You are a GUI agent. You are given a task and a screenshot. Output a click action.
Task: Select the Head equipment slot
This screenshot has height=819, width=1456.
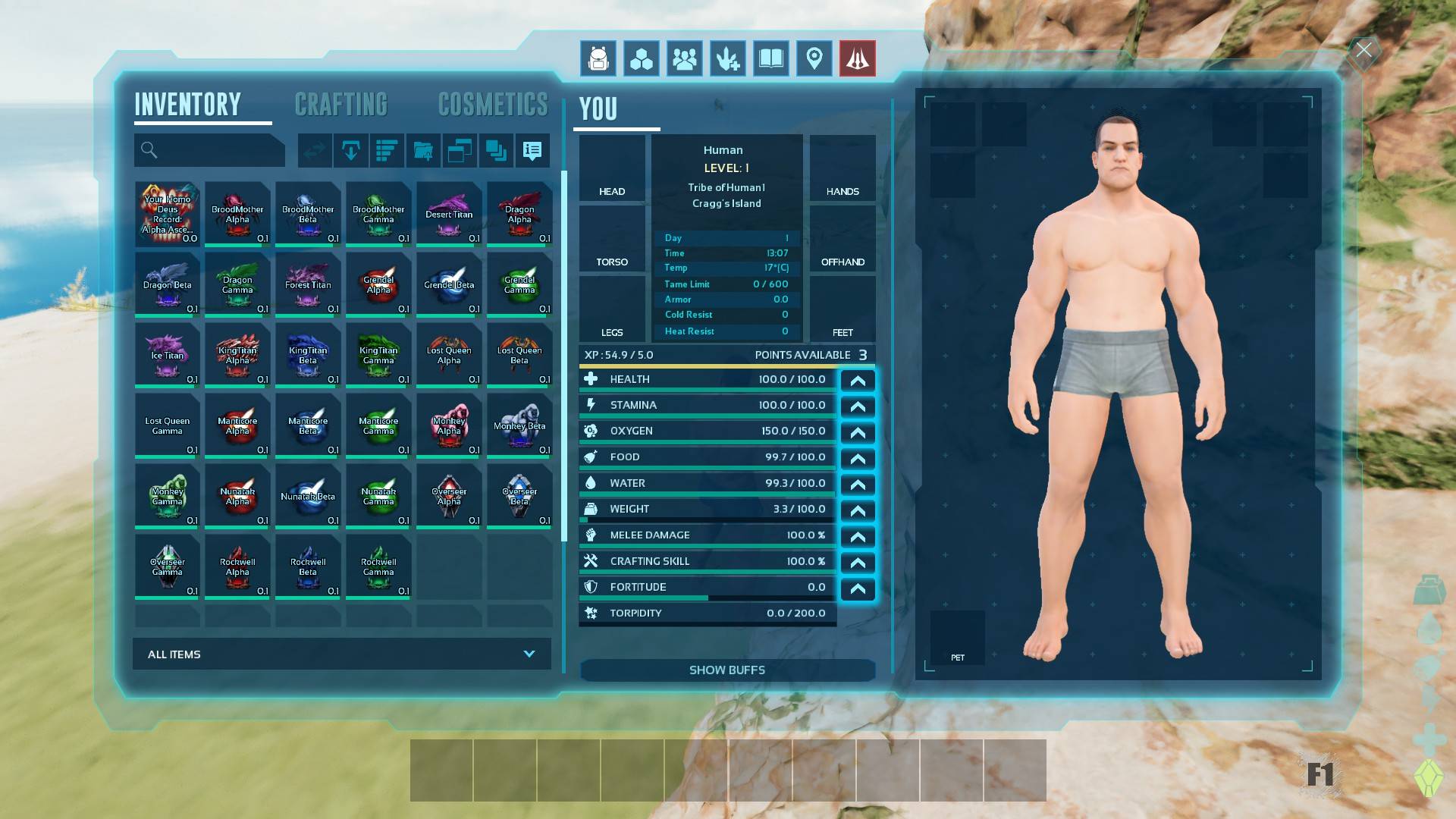click(x=612, y=168)
